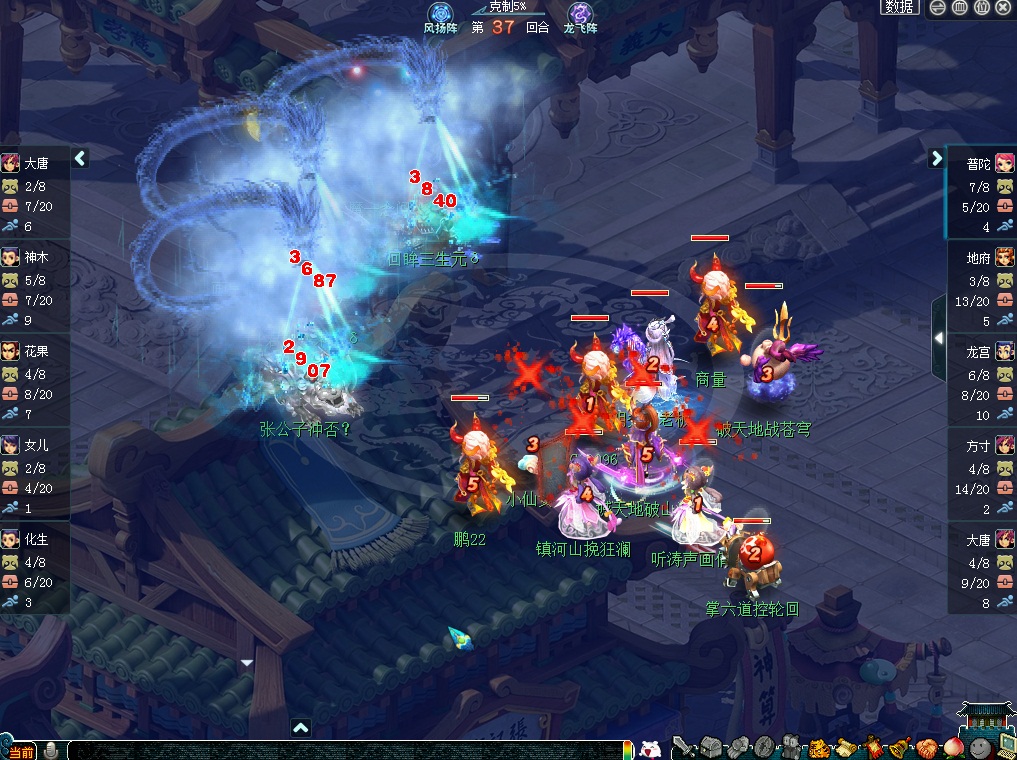Open the sword attack menu icon
Screen dimensions: 1017x760
pos(684,747)
